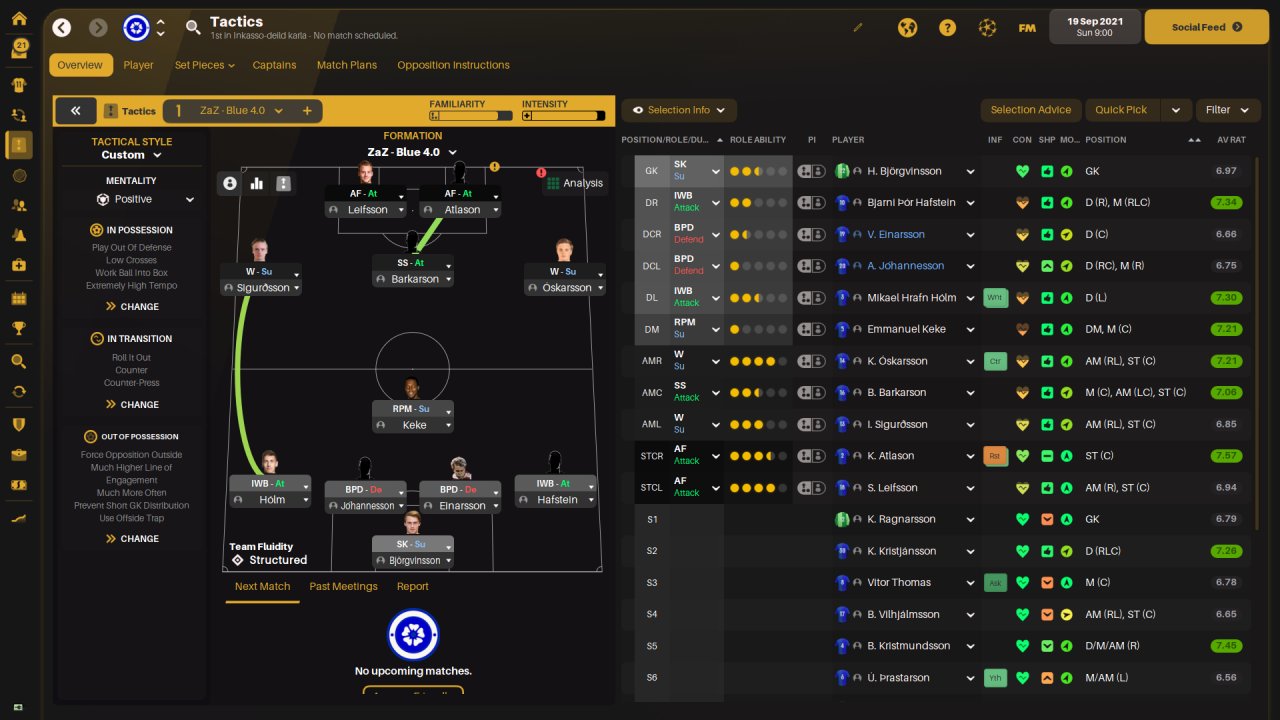This screenshot has width=1280, height=720.
Task: Open the Opposition Instructions tab
Action: (453, 65)
